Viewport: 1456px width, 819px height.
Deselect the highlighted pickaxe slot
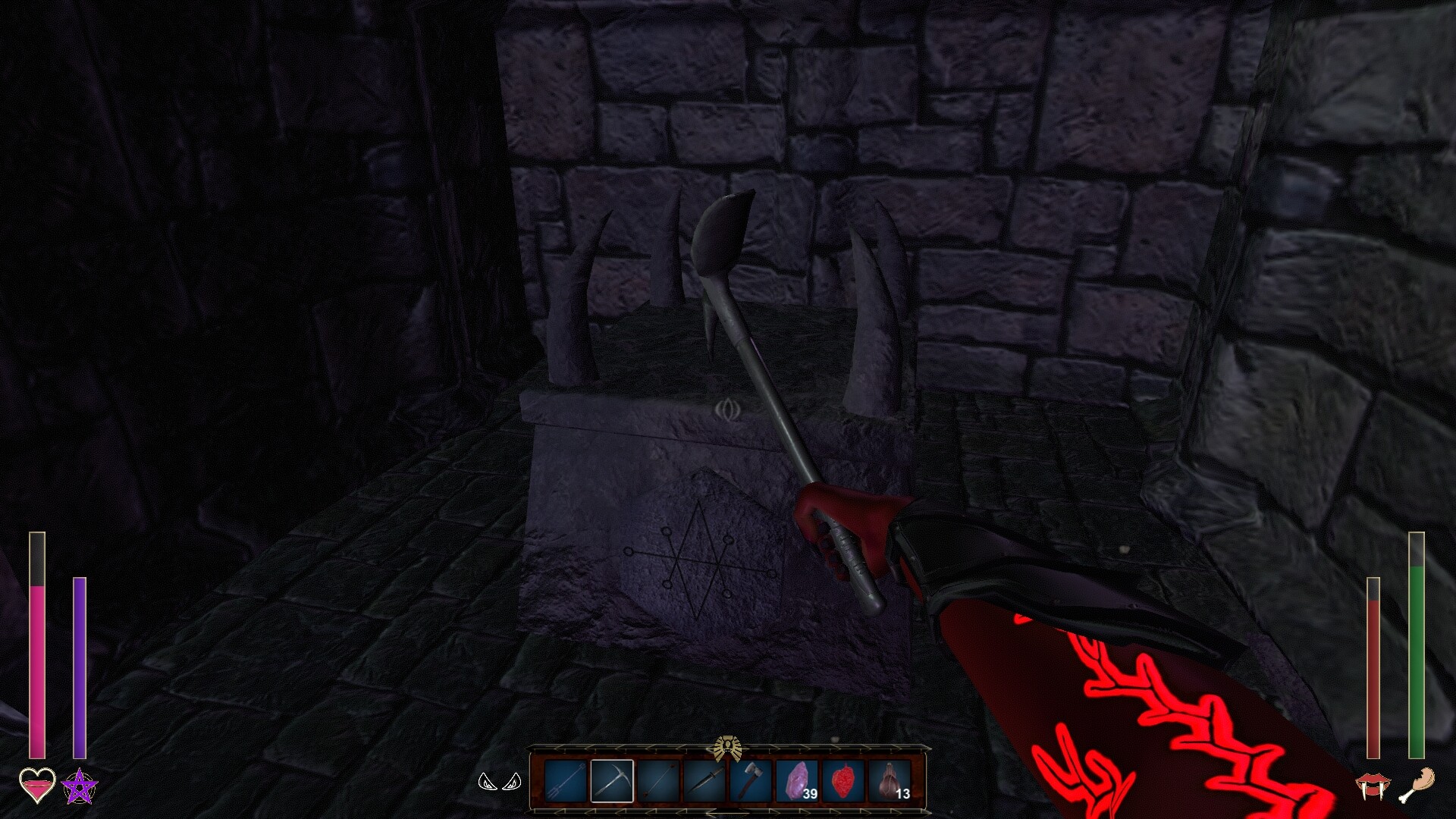(610, 780)
